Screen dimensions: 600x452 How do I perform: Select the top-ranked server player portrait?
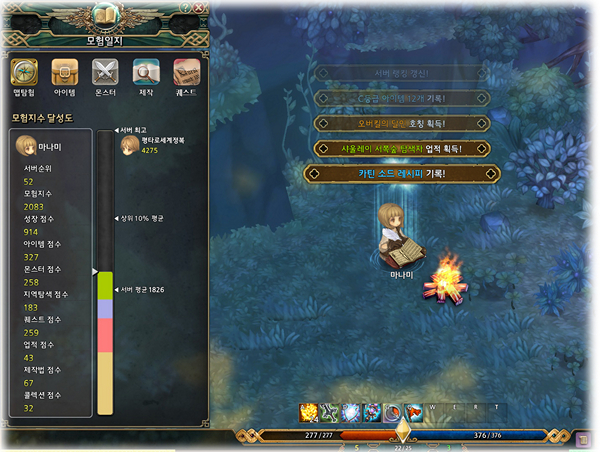click(x=129, y=146)
